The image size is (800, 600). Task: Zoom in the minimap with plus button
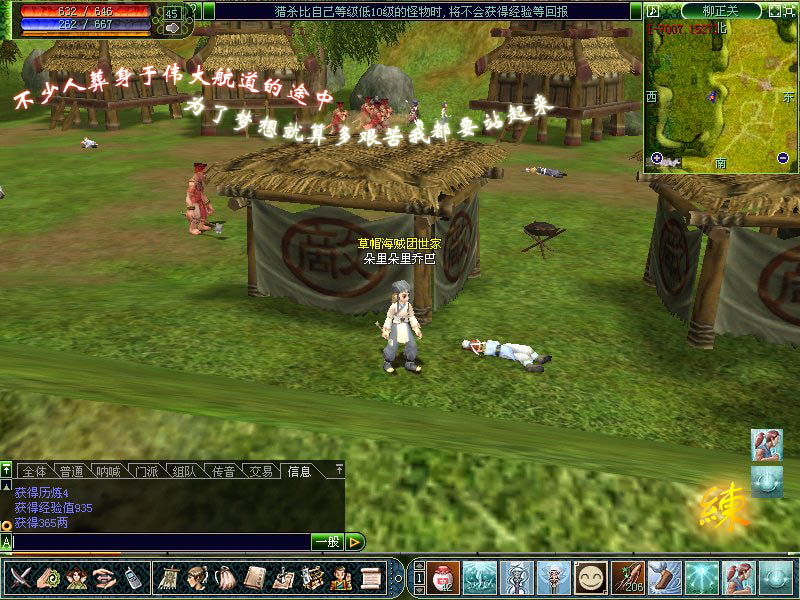click(x=657, y=158)
